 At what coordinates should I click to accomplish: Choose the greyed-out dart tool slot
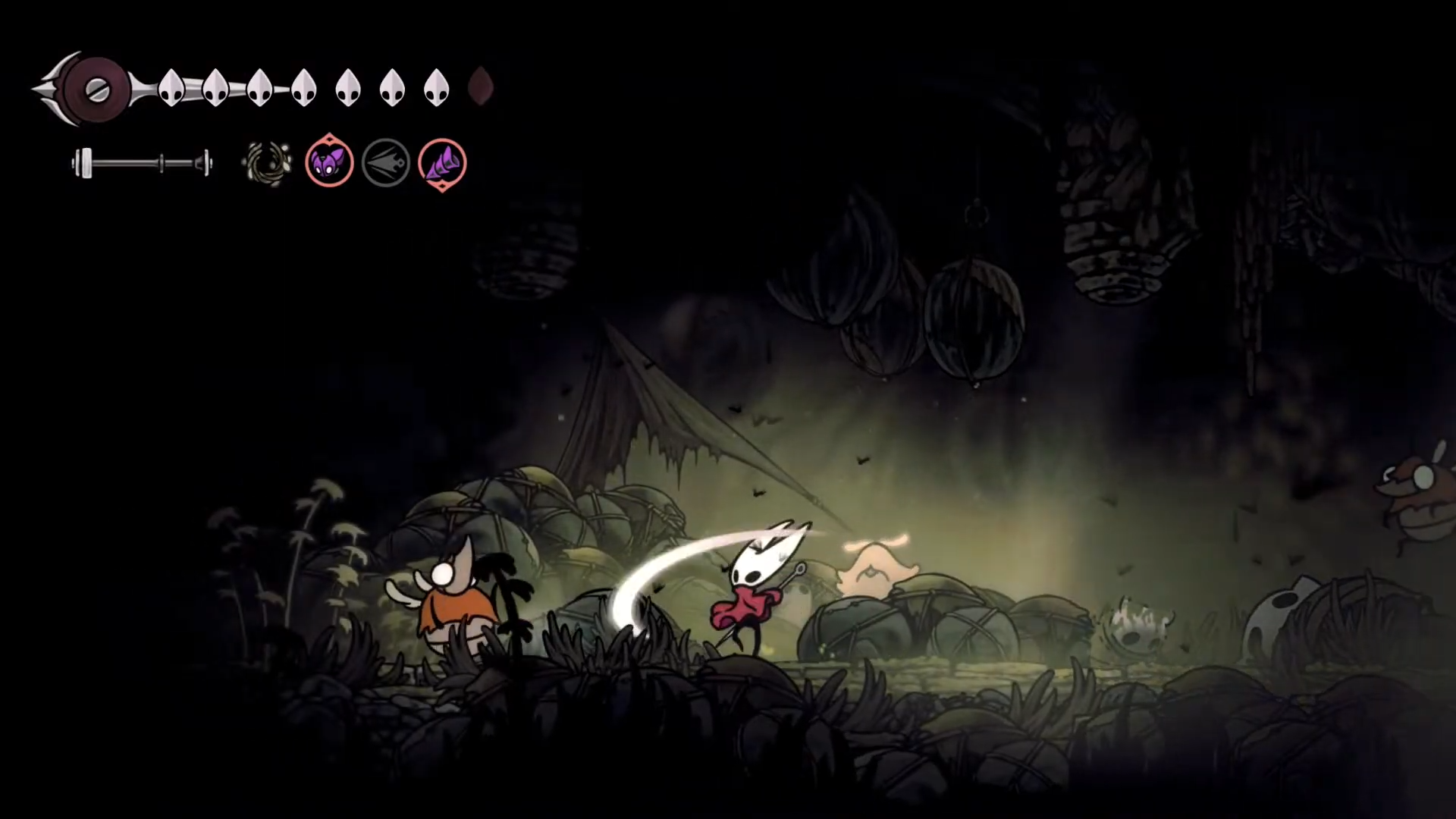coord(385,162)
